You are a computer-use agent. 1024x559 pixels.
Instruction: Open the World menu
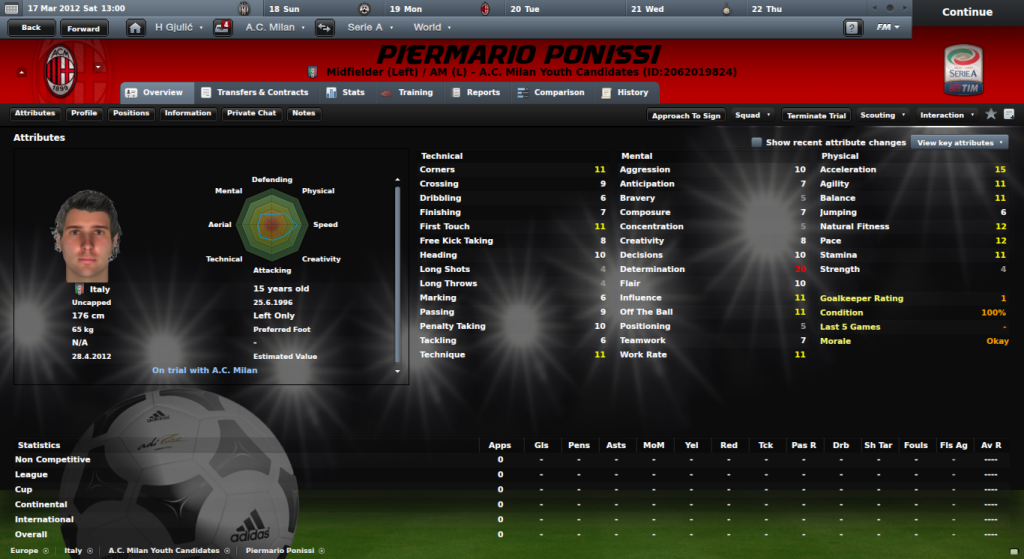(x=430, y=27)
